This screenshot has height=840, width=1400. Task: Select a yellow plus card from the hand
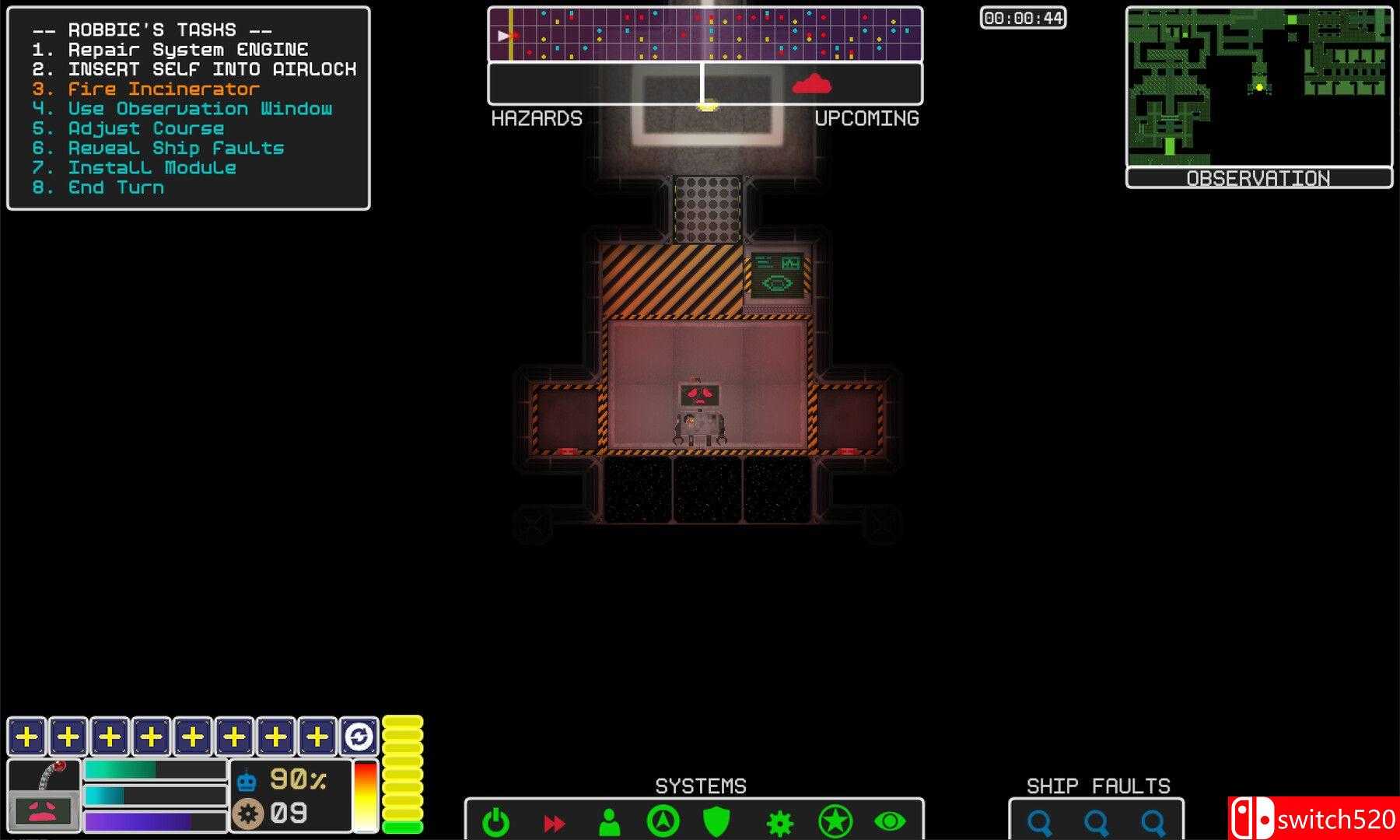[x=26, y=735]
